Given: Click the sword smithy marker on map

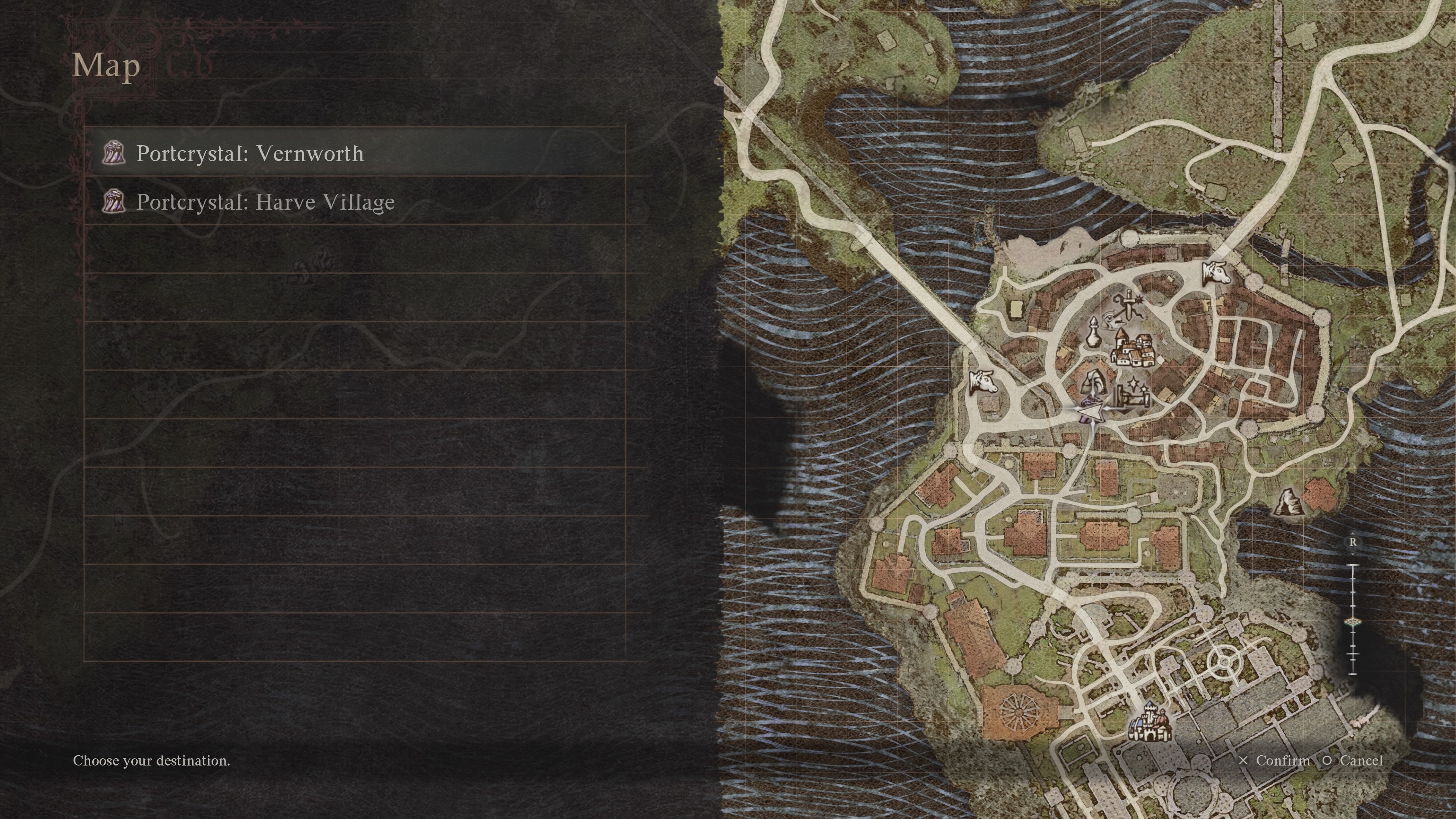Looking at the screenshot, I should pos(1127,306).
